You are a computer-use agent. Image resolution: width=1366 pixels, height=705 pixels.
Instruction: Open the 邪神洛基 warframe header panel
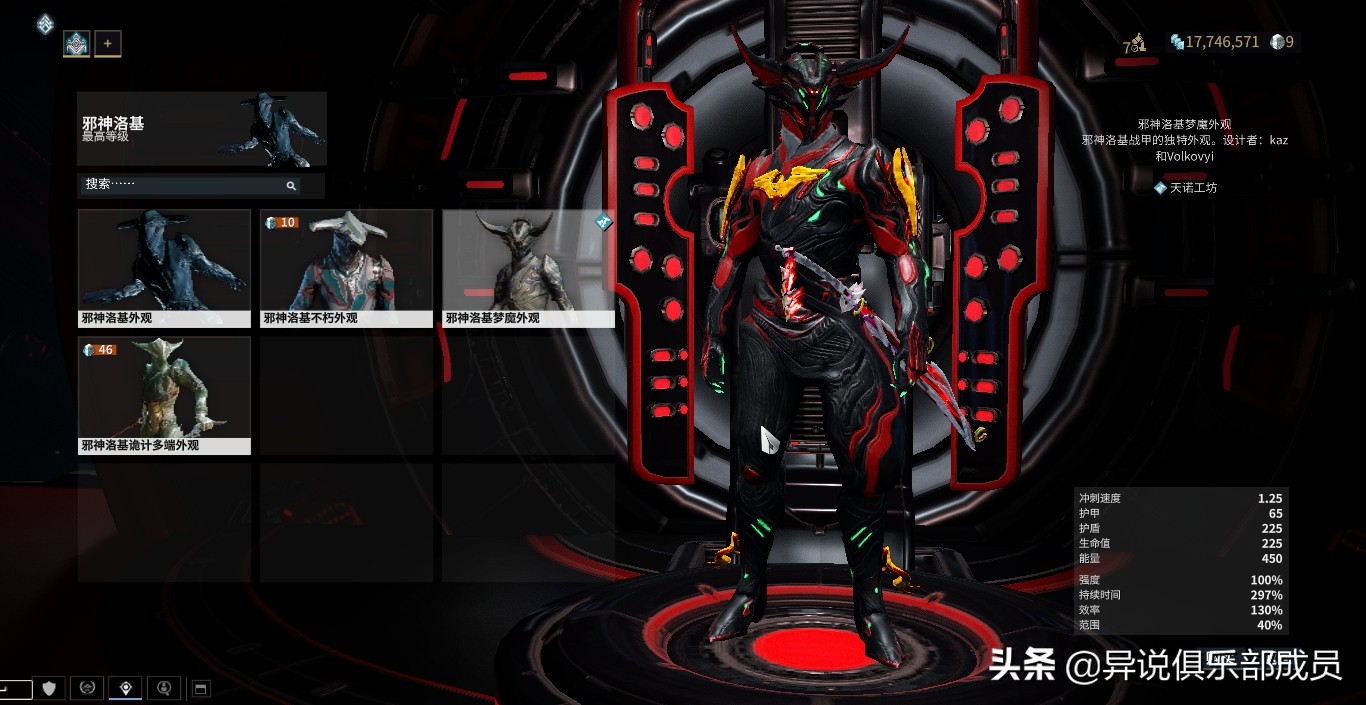coord(202,129)
